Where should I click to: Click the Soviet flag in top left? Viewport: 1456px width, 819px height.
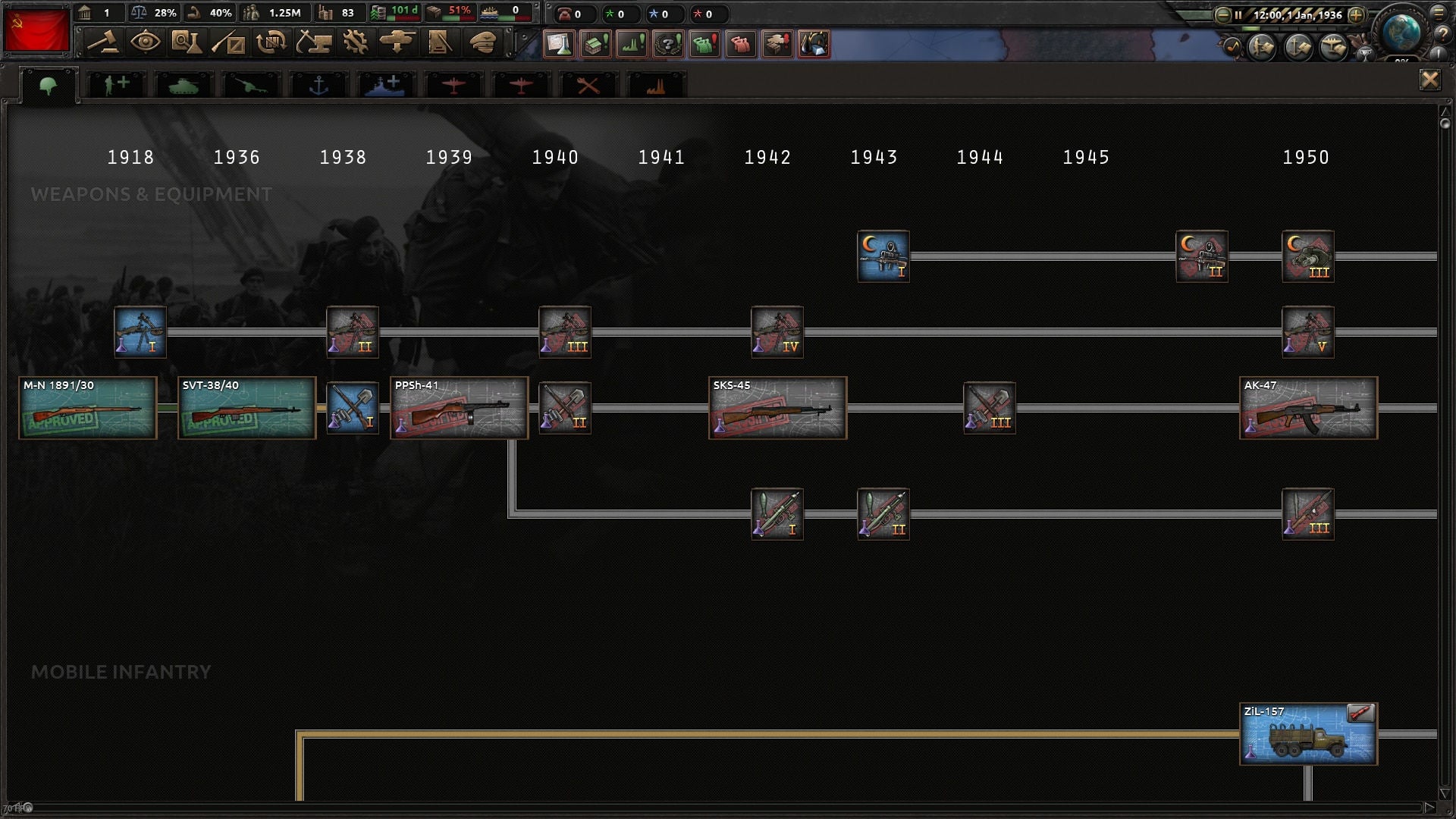[37, 30]
